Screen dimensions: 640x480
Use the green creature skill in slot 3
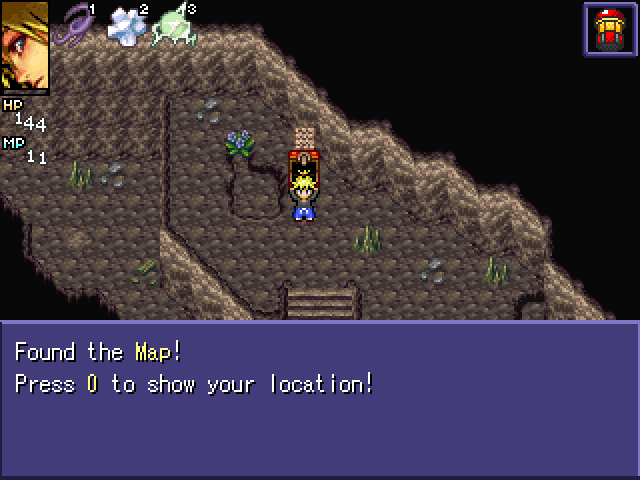(x=172, y=28)
